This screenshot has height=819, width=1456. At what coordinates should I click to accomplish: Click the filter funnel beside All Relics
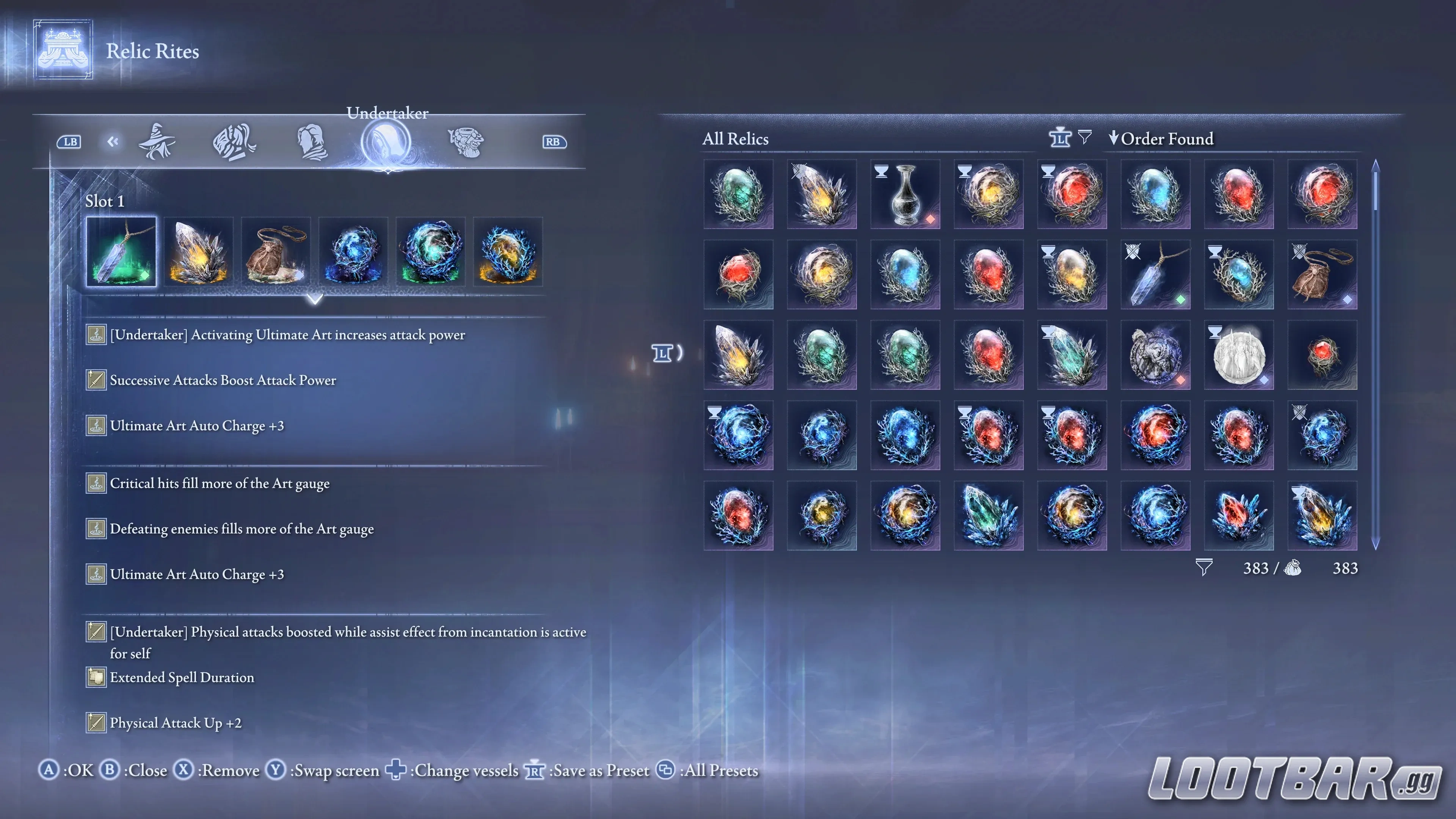pos(1084,137)
